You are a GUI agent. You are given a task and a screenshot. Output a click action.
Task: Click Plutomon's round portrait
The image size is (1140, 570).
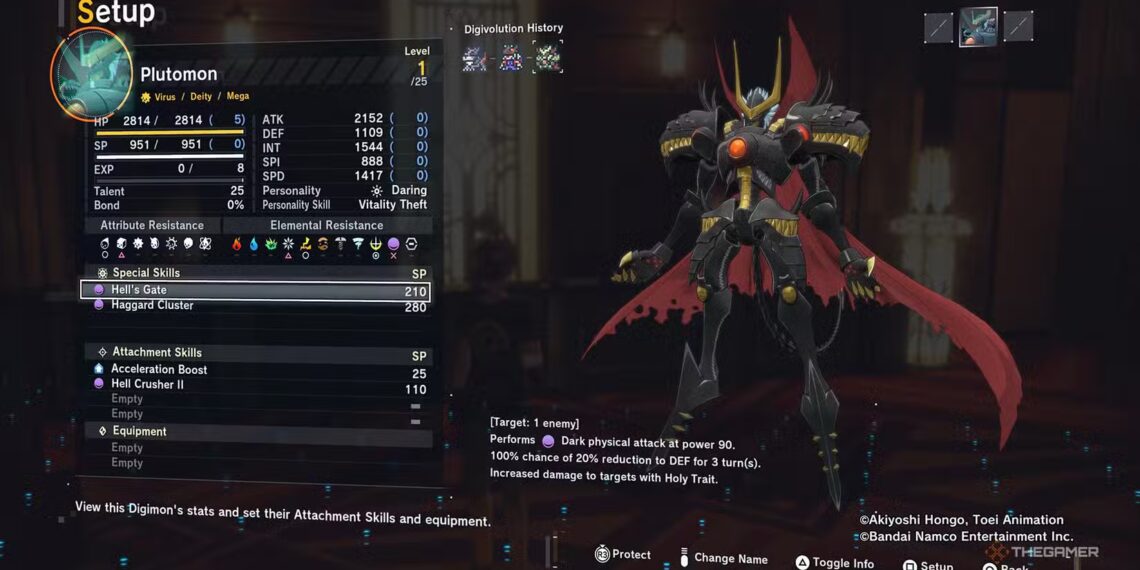point(91,75)
